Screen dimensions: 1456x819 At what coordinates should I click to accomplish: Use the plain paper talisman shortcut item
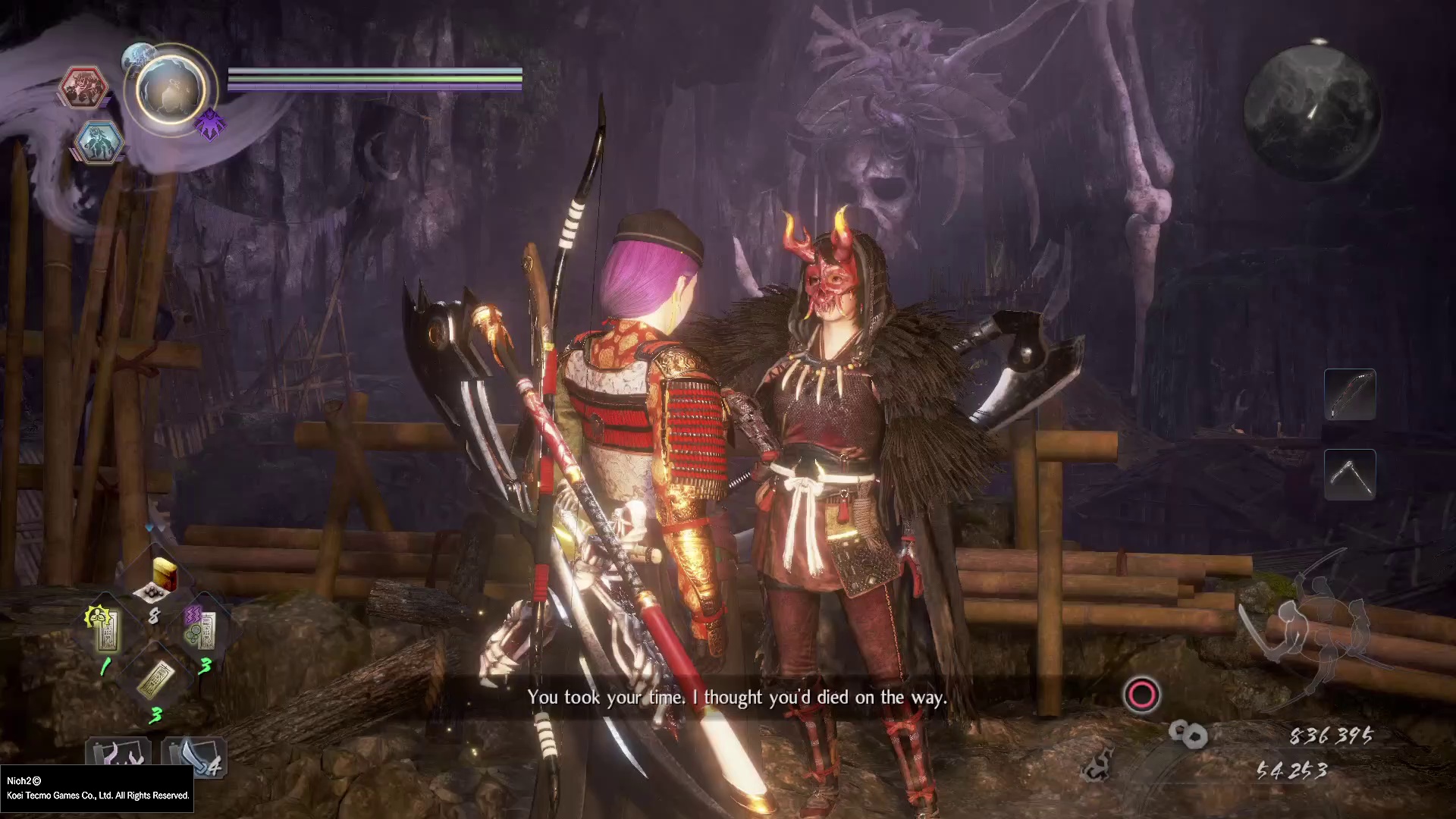155,679
